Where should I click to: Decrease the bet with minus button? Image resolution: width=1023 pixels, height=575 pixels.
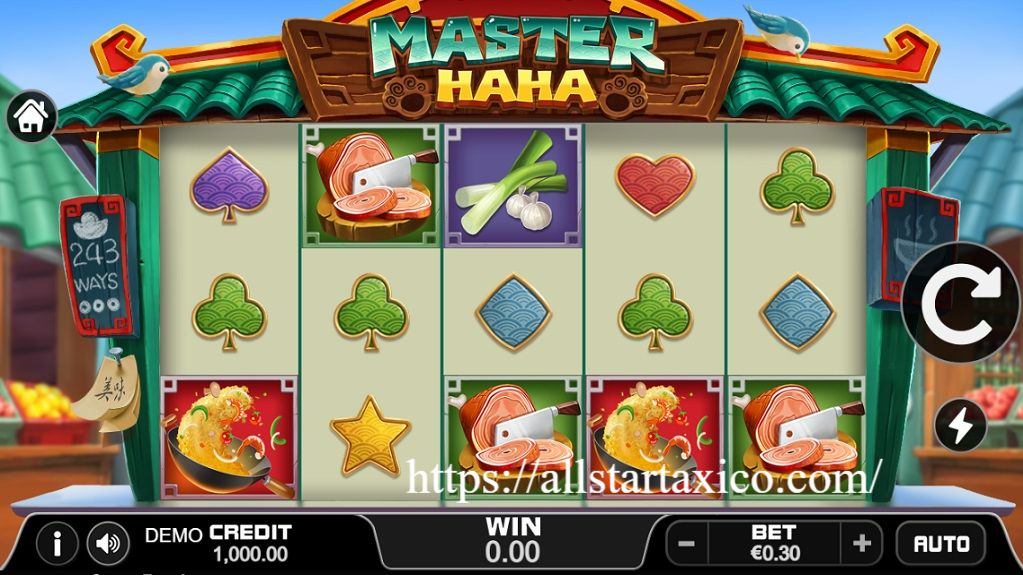[687, 544]
